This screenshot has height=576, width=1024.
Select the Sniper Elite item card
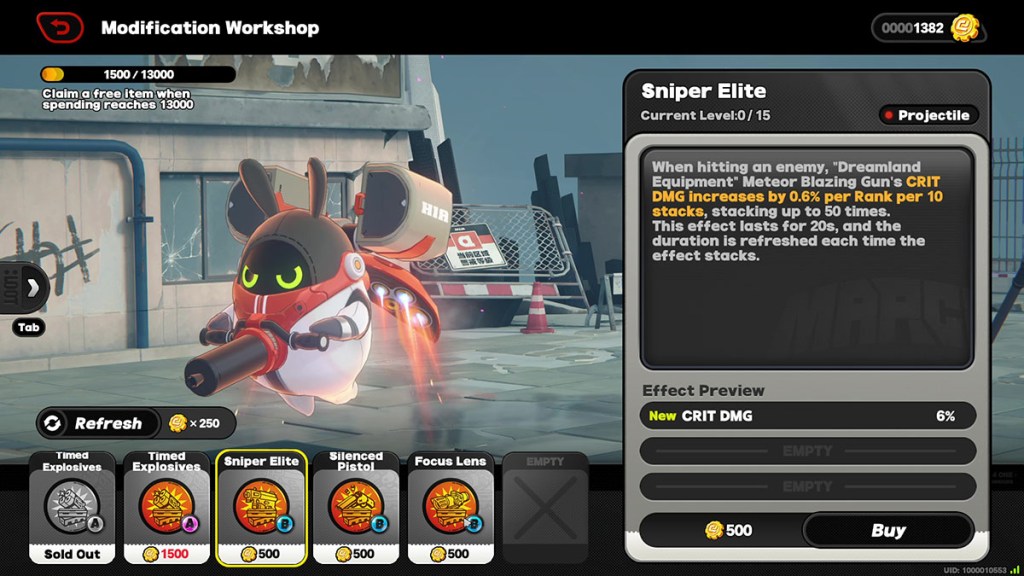(261, 507)
